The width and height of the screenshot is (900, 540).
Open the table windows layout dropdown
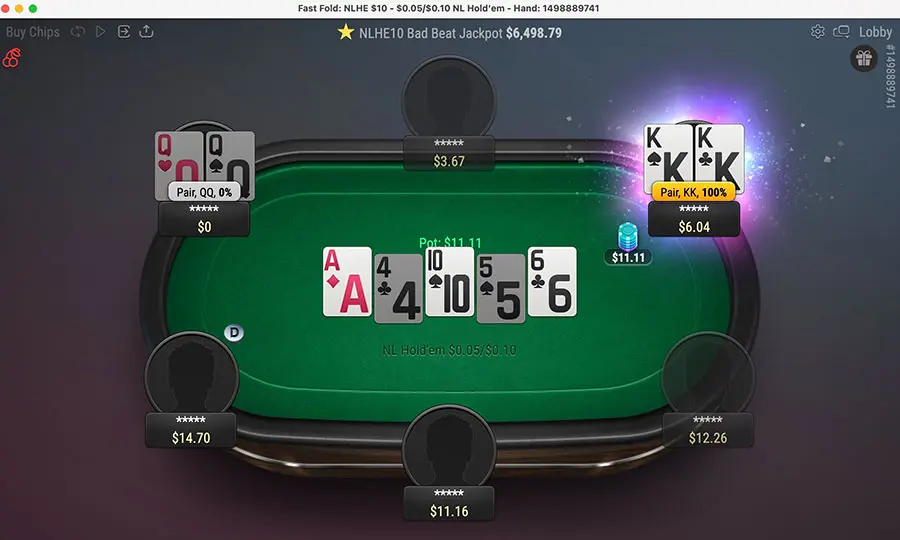[841, 32]
